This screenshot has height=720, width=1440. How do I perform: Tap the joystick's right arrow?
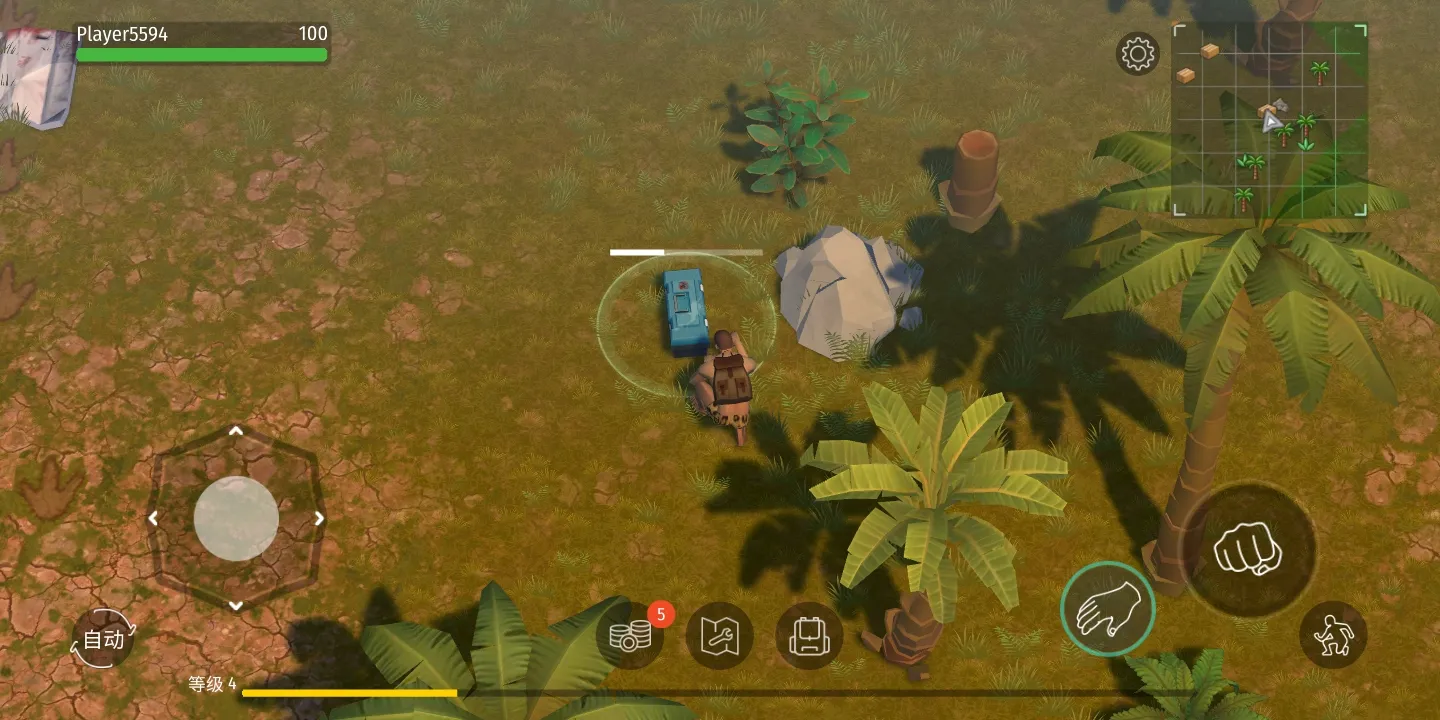click(x=319, y=518)
